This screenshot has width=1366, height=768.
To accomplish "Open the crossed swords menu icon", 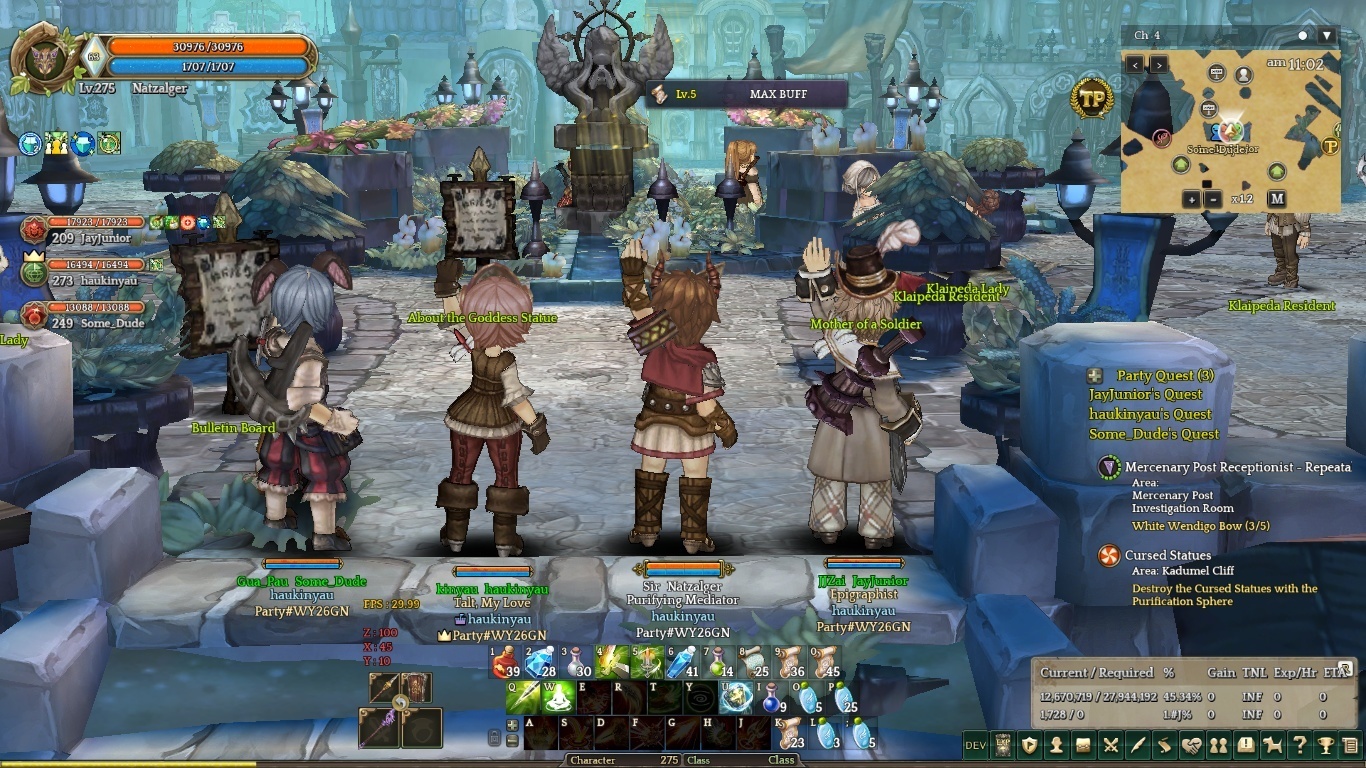I will 1110,744.
